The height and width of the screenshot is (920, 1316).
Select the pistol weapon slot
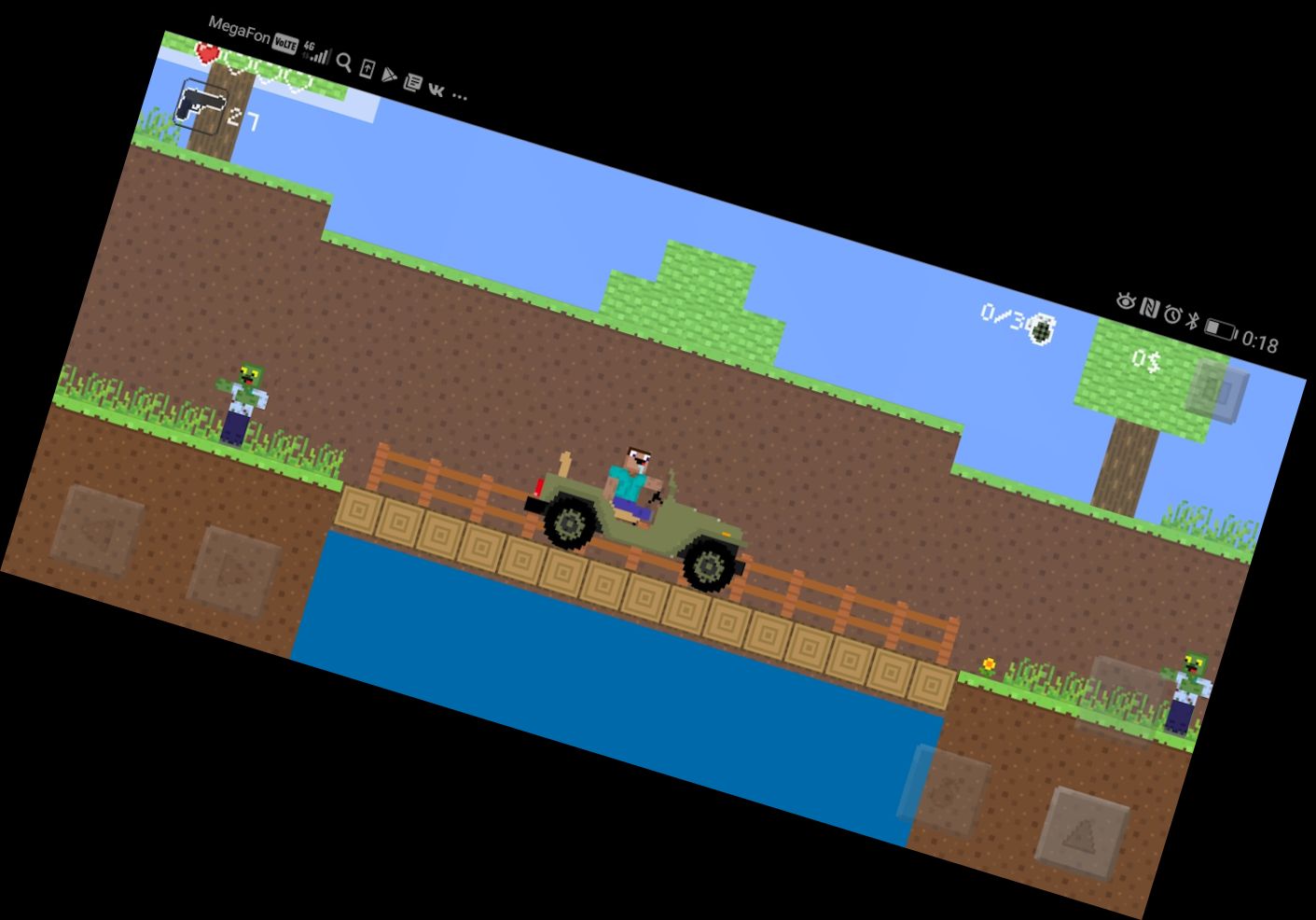(x=201, y=108)
